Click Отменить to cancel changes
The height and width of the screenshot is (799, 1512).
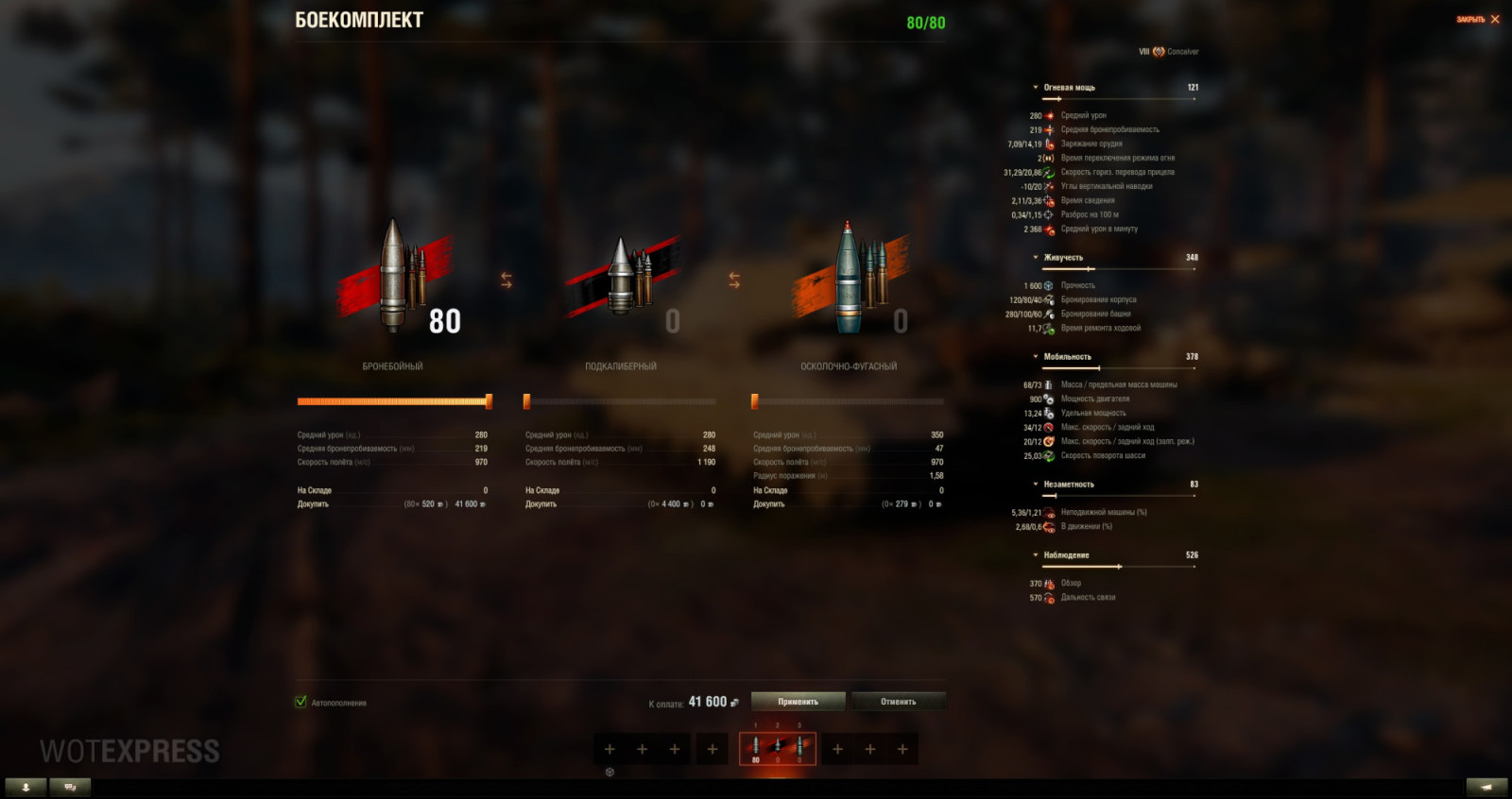tap(898, 701)
